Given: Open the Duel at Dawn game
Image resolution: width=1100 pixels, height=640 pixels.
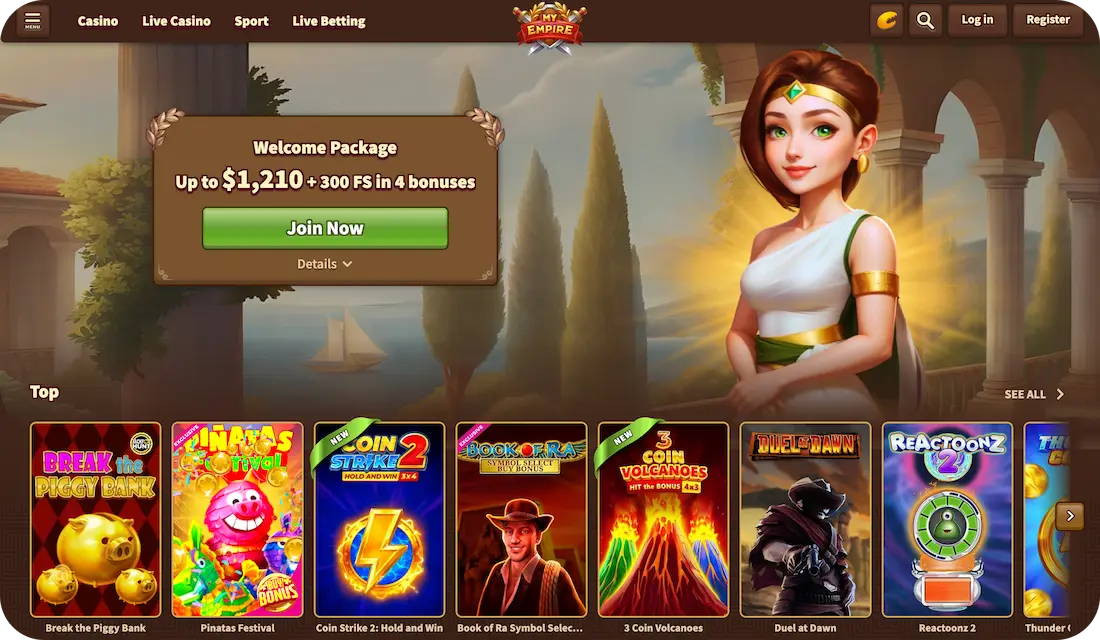Looking at the screenshot, I should coord(805,519).
